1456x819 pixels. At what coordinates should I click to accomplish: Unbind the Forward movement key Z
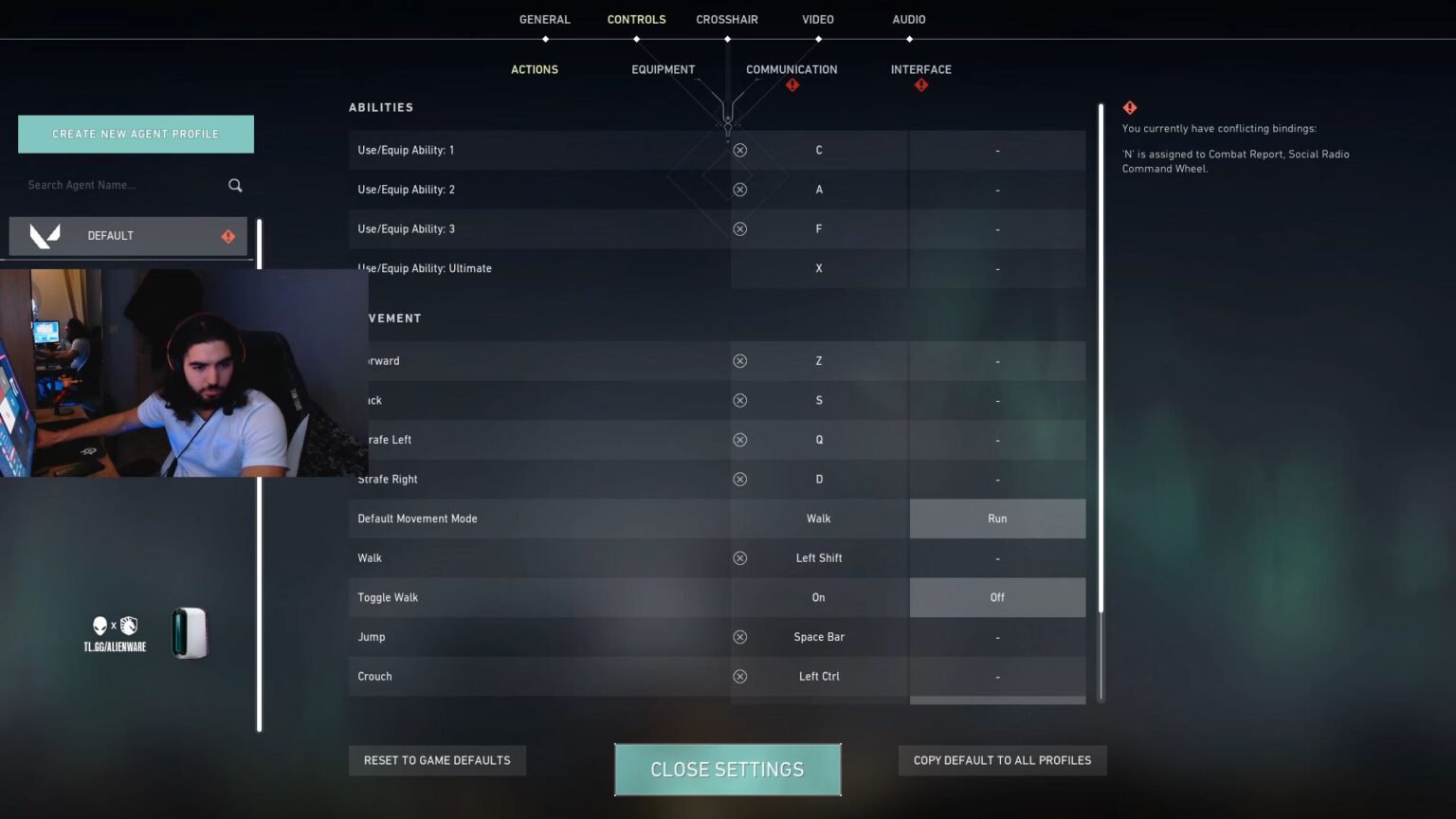740,360
